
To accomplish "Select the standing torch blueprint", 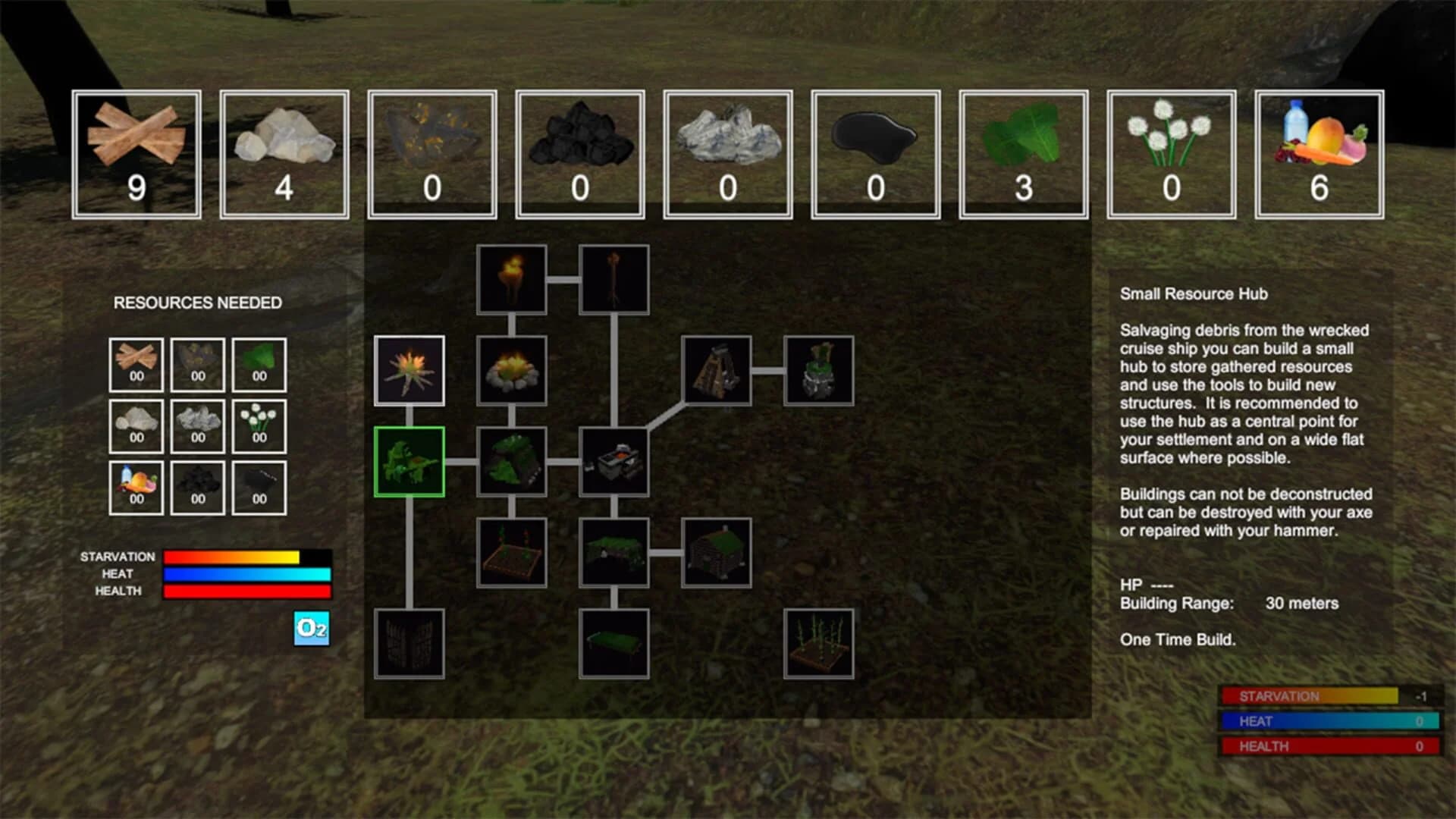I will (614, 281).
